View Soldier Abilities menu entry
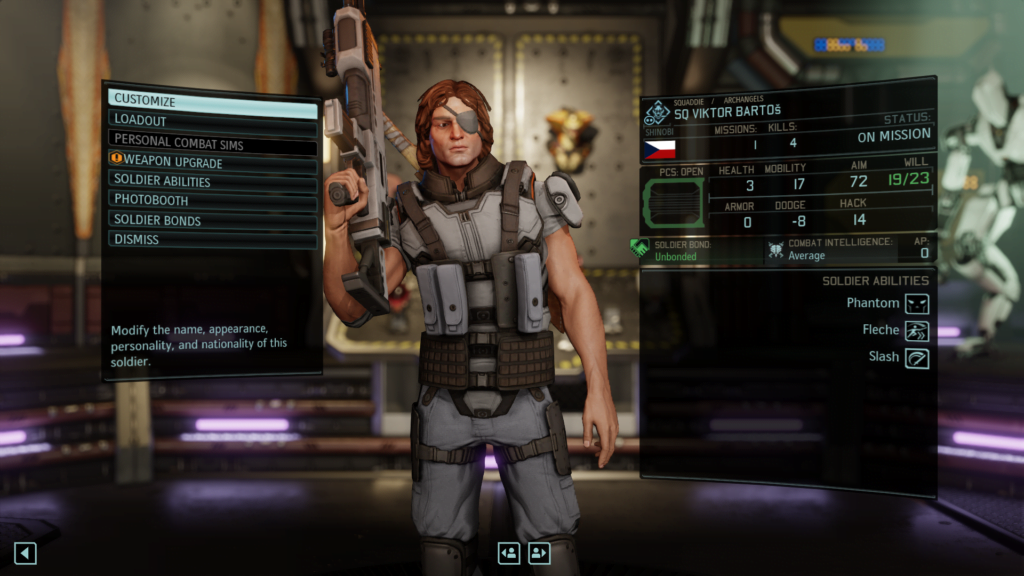The width and height of the screenshot is (1024, 576). point(212,181)
